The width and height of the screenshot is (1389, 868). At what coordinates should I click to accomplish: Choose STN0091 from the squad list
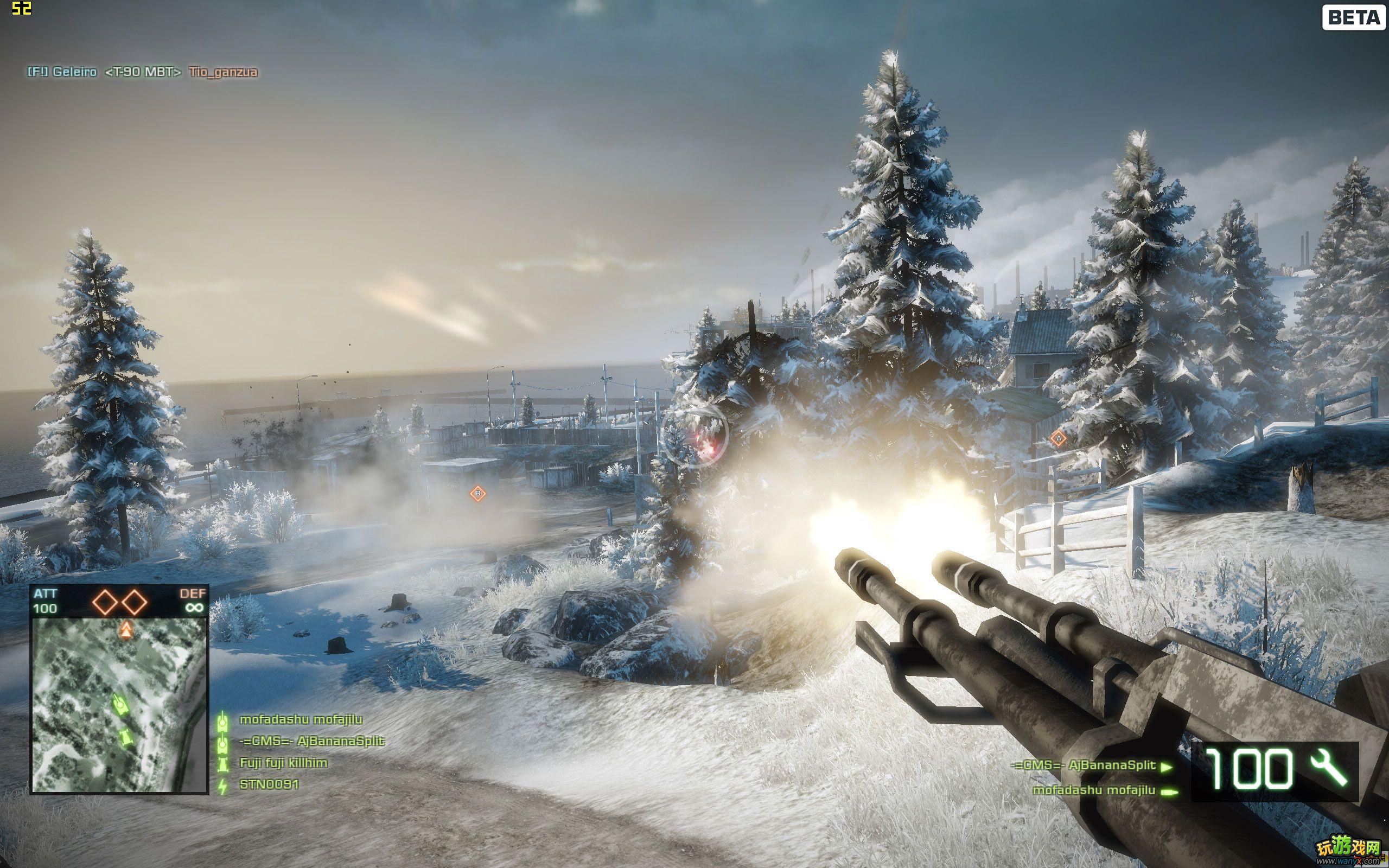tap(269, 784)
